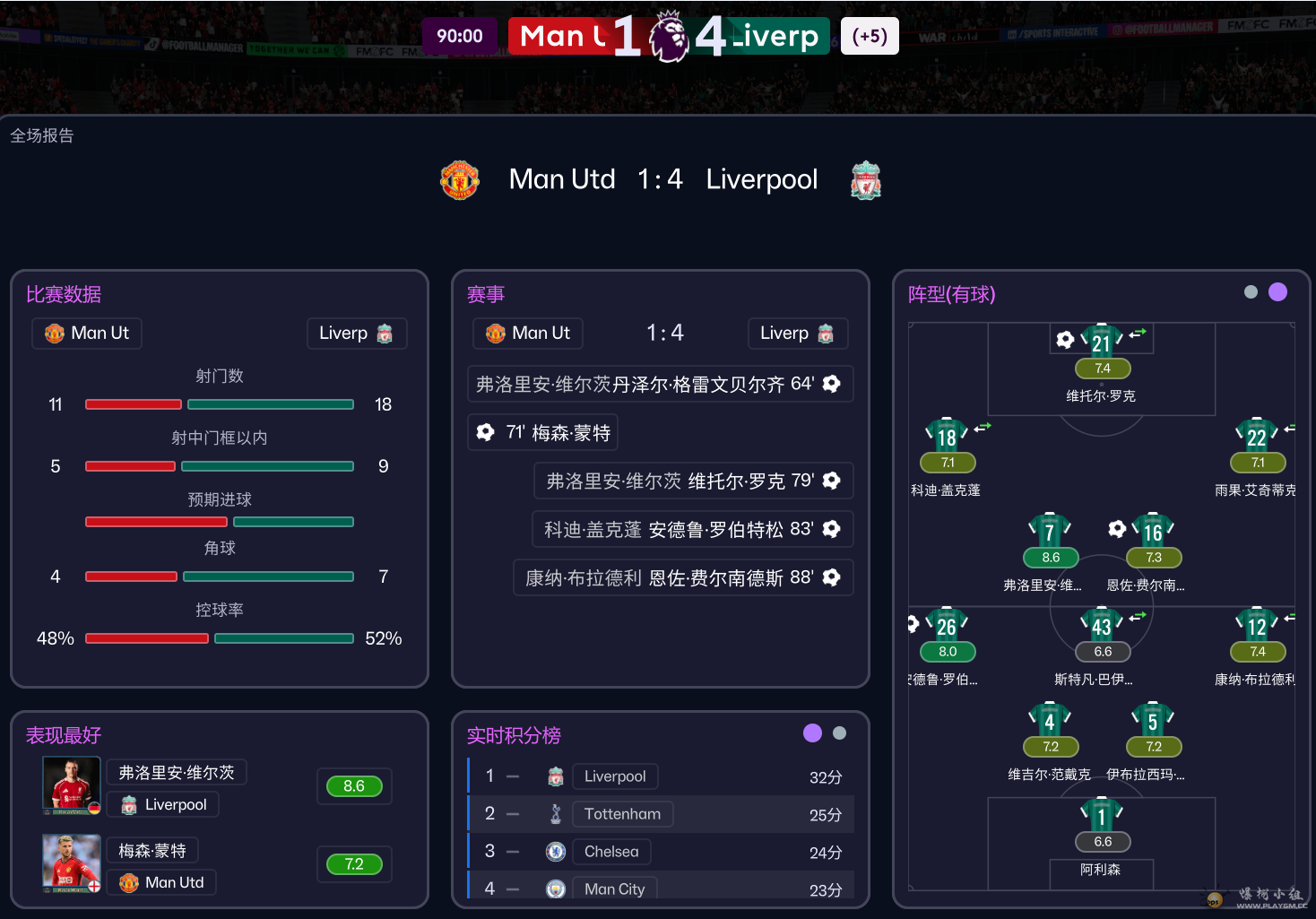Select Chelsea in the live standings
The image size is (1316, 919).
click(x=611, y=852)
